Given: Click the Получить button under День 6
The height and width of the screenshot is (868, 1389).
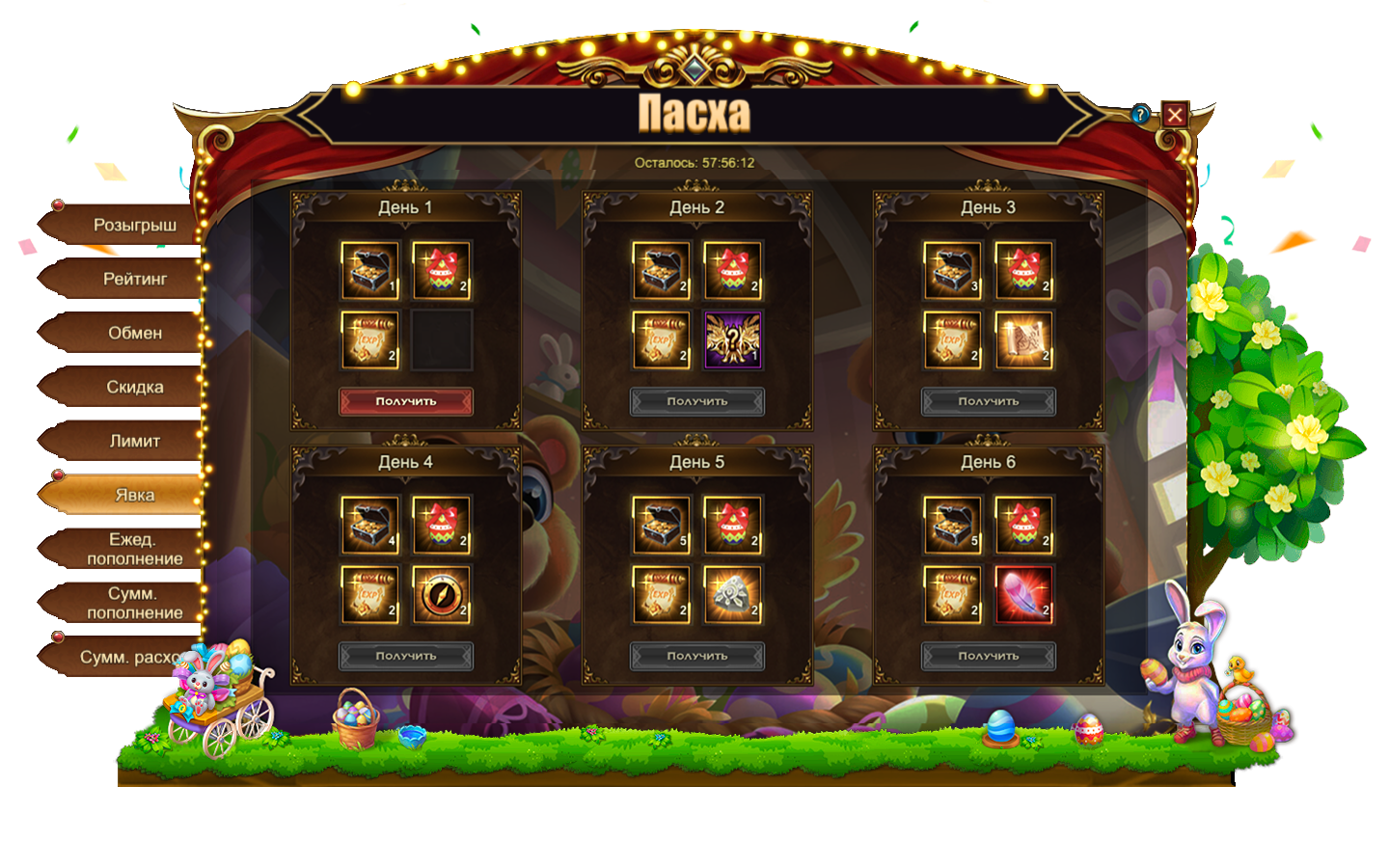Looking at the screenshot, I should [x=989, y=656].
